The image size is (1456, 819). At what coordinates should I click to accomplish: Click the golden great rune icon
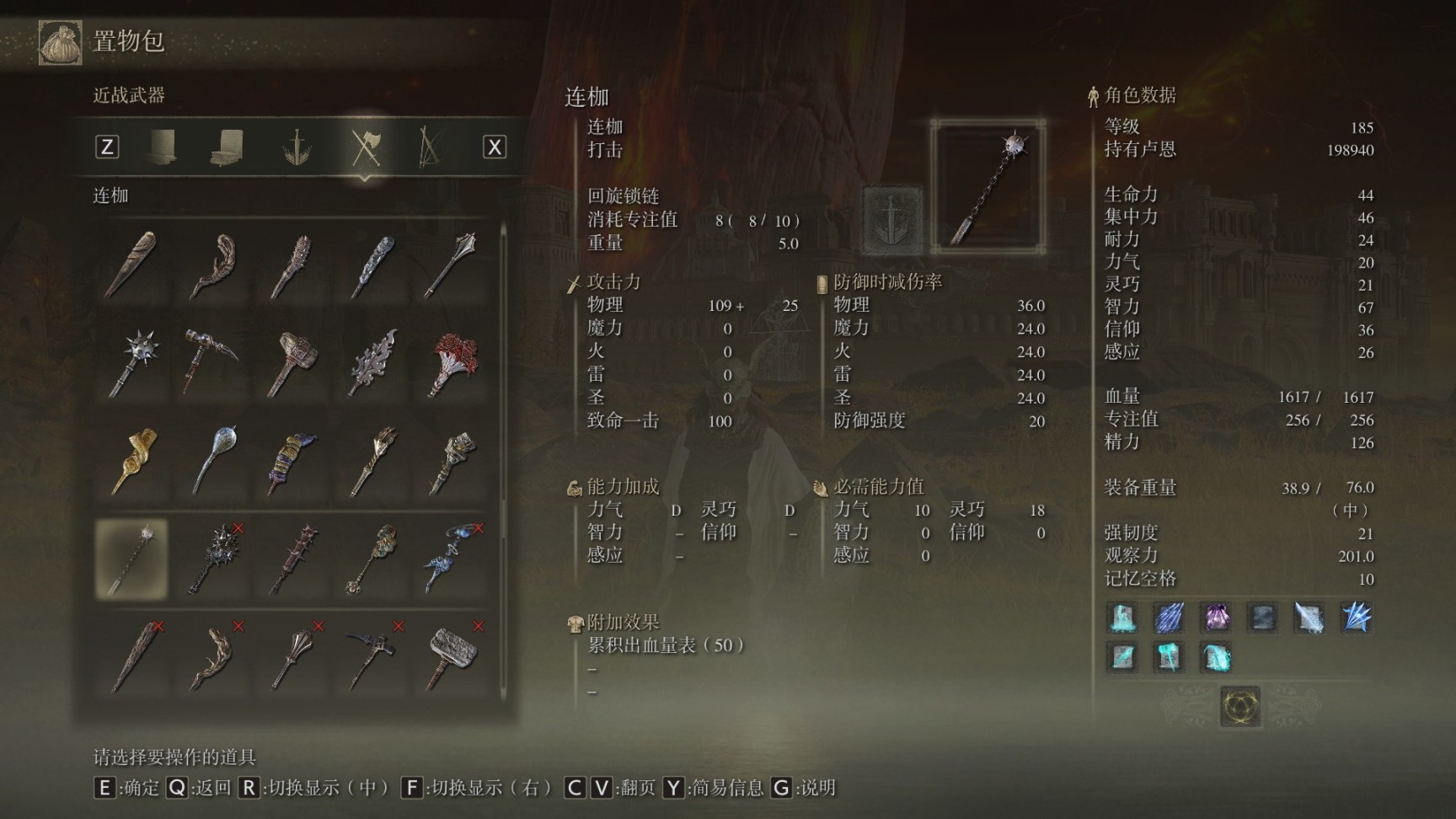1239,705
